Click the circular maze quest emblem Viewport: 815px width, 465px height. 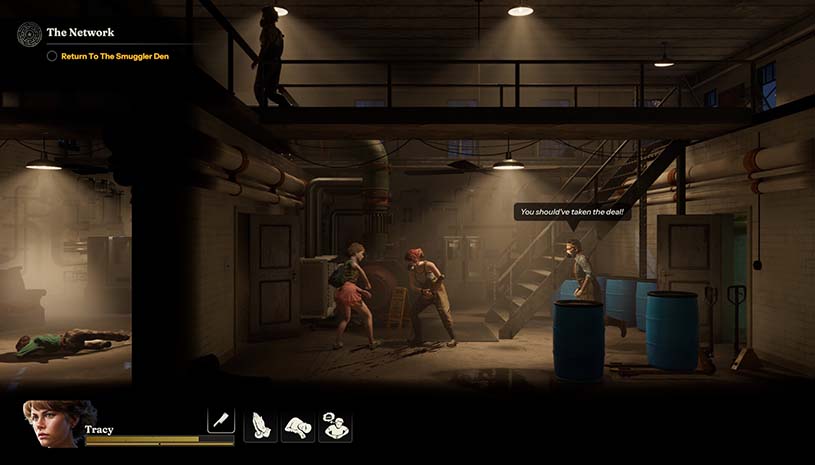29,34
